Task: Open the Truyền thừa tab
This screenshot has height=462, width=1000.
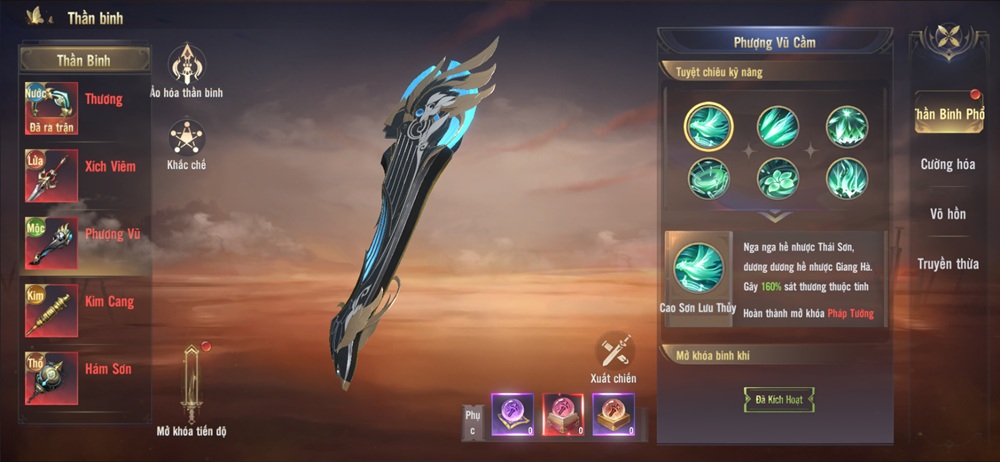Action: [x=947, y=264]
